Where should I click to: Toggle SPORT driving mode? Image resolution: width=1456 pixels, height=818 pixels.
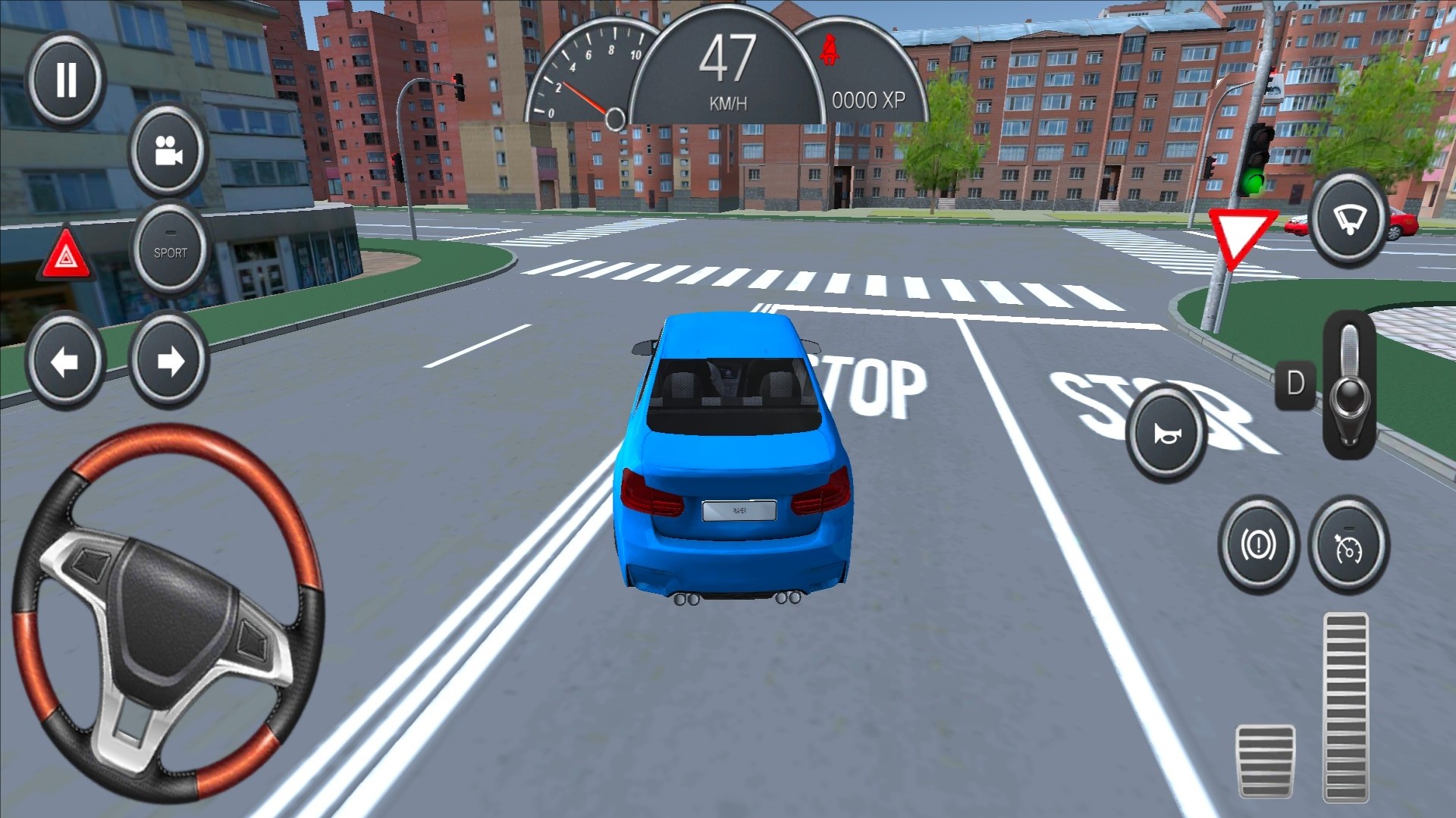pyautogui.click(x=170, y=251)
